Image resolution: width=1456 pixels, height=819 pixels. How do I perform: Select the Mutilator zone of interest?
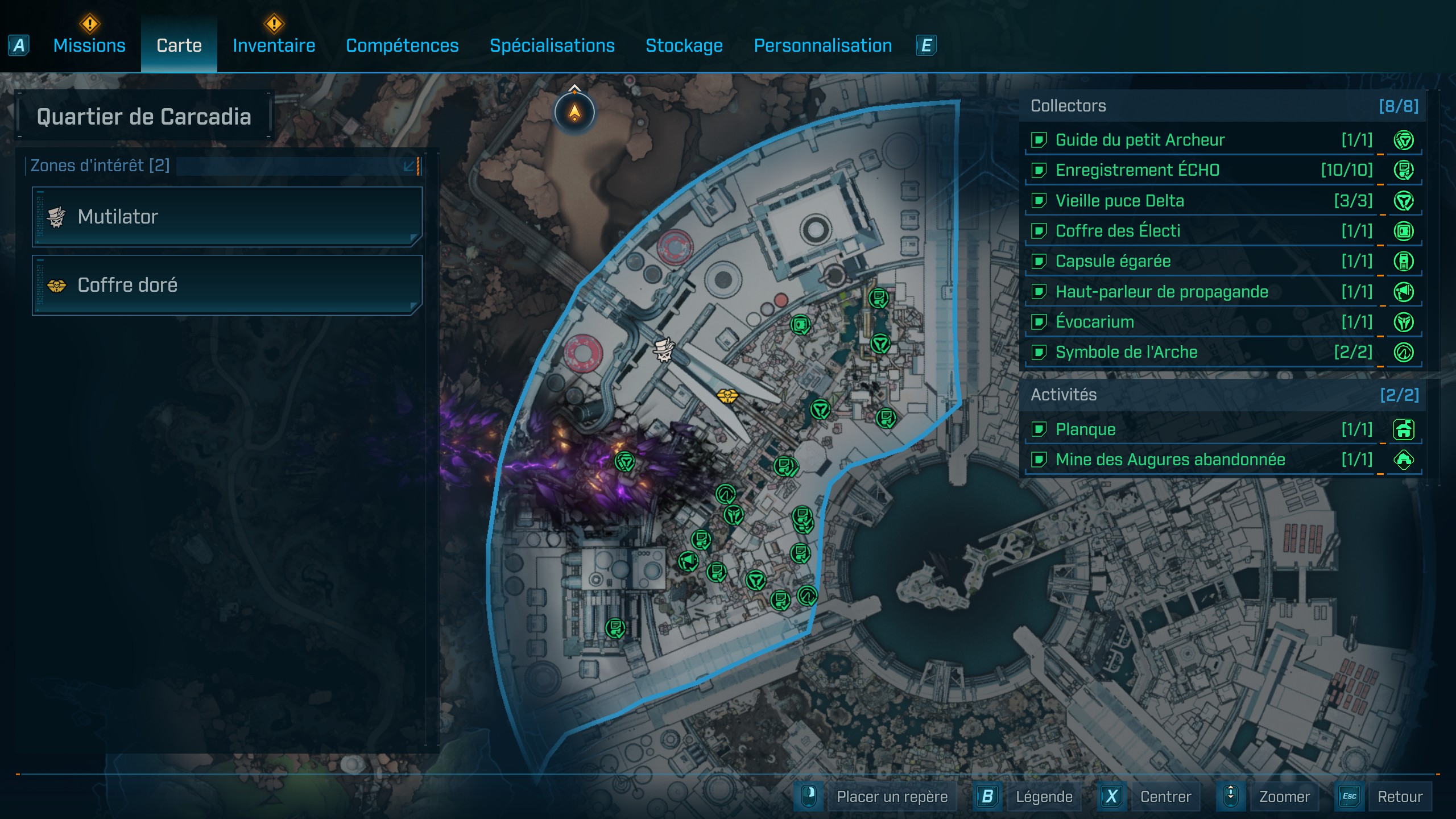click(x=227, y=217)
